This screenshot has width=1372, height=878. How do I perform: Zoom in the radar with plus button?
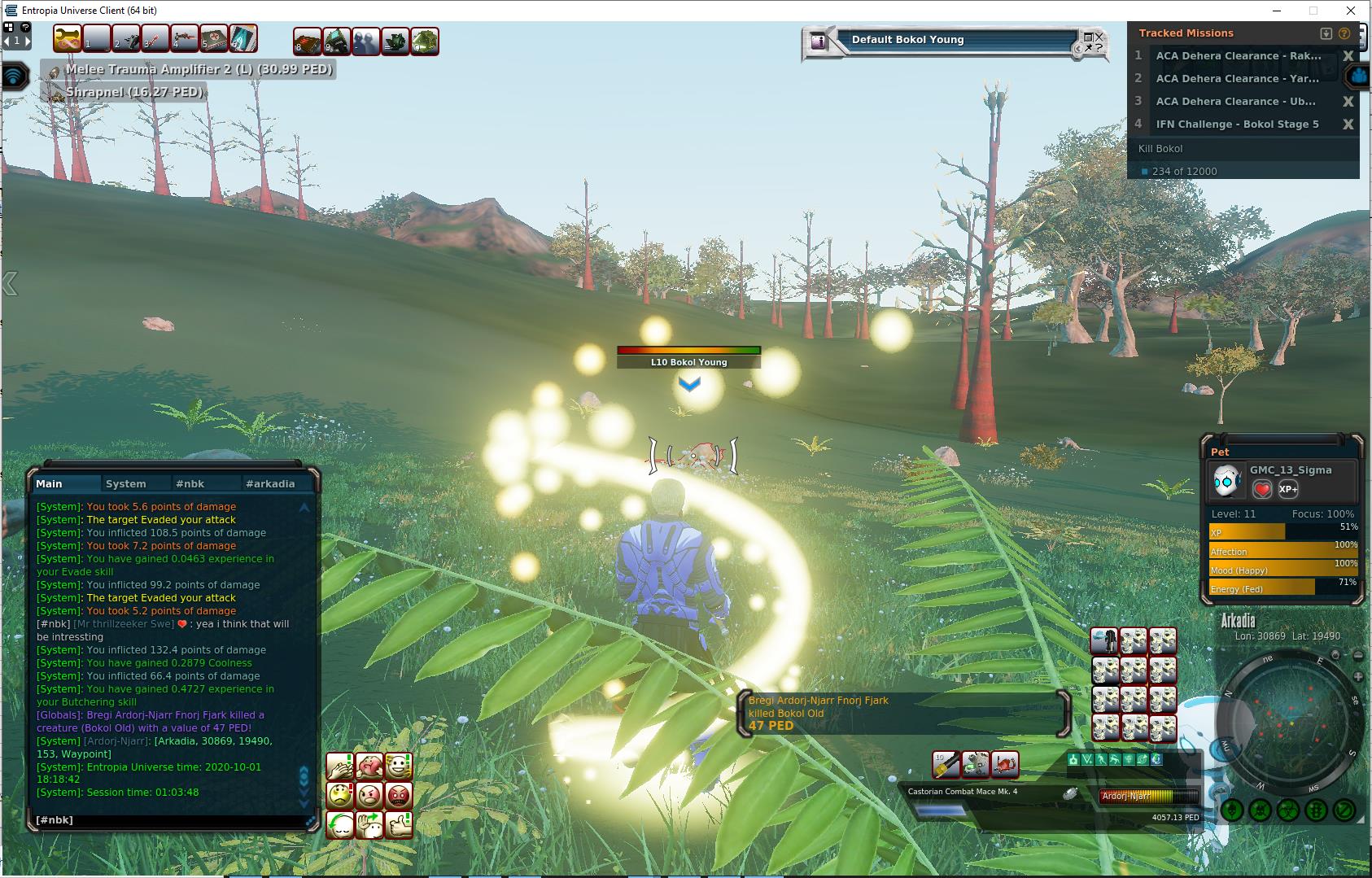pyautogui.click(x=1358, y=677)
